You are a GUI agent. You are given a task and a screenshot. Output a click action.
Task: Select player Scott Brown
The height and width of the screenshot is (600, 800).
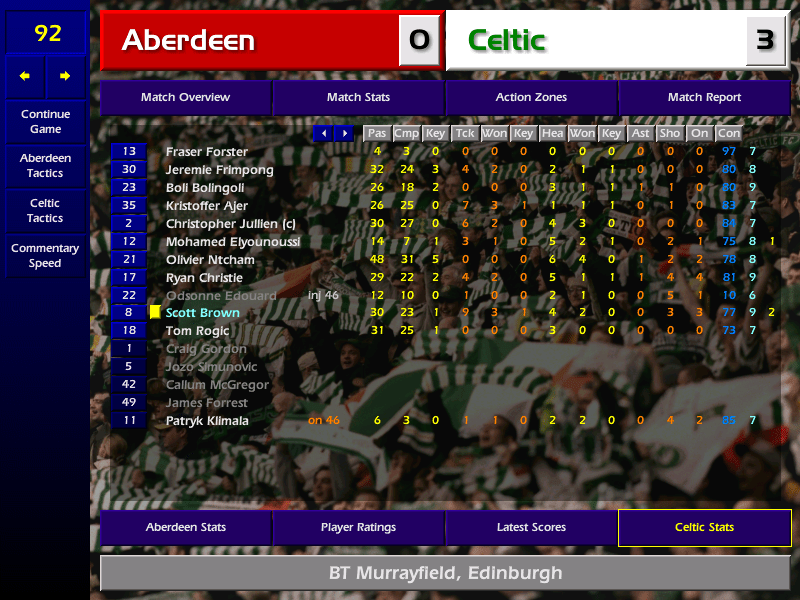[202, 313]
